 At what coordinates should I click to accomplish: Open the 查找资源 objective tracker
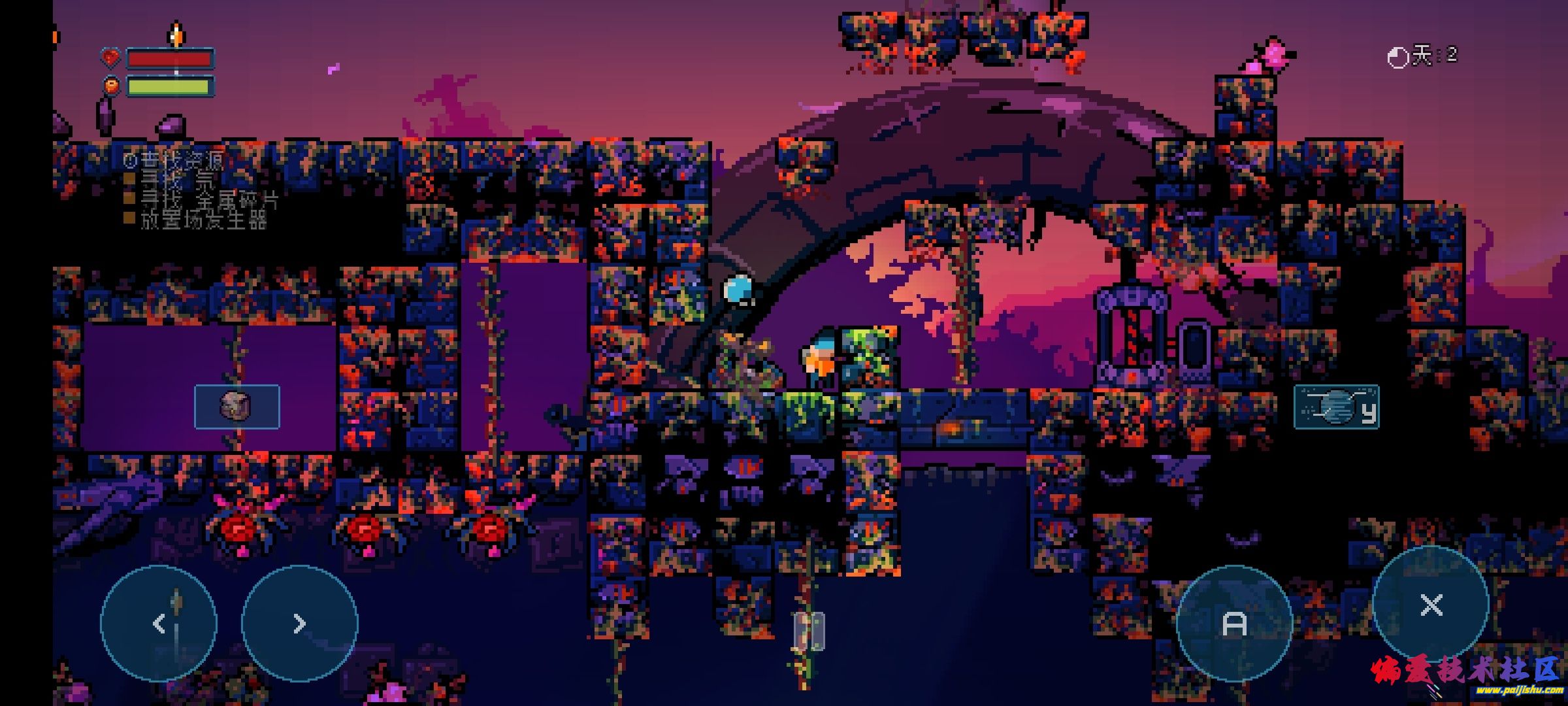[175, 160]
